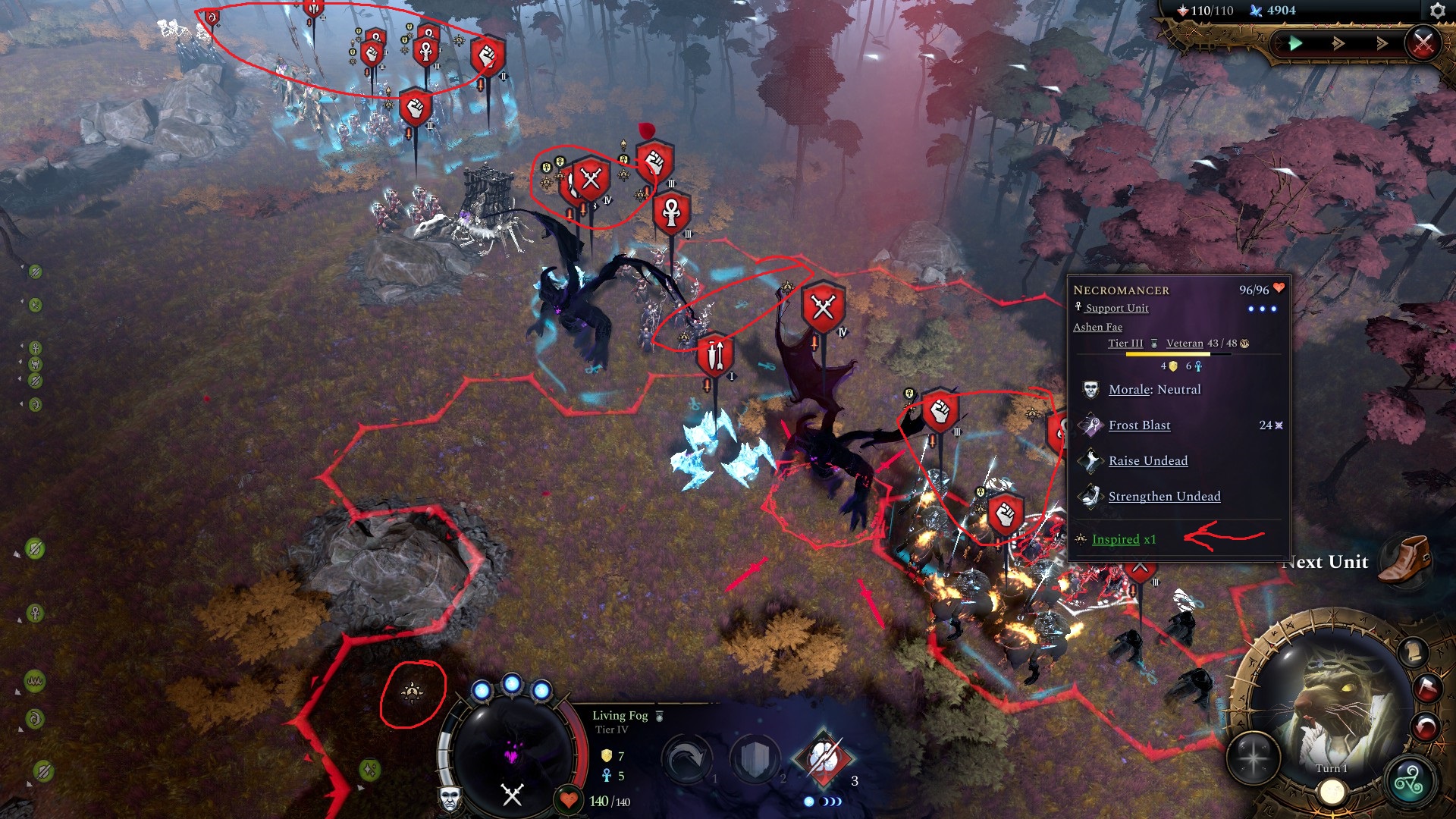The image size is (1456, 819).
Task: Click the Necromancer's experience progress bar
Action: click(x=1168, y=353)
